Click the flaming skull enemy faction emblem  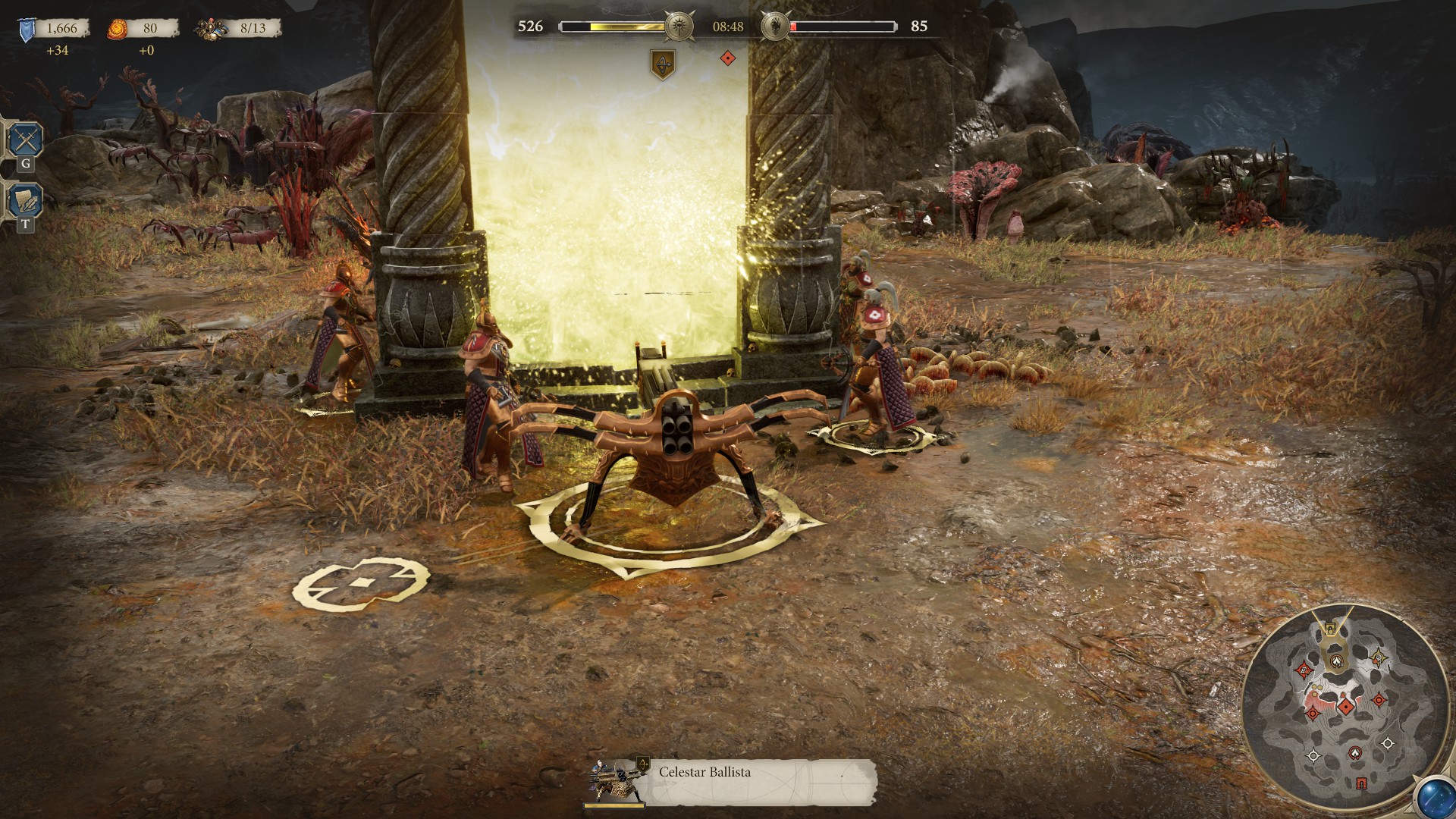tap(774, 27)
